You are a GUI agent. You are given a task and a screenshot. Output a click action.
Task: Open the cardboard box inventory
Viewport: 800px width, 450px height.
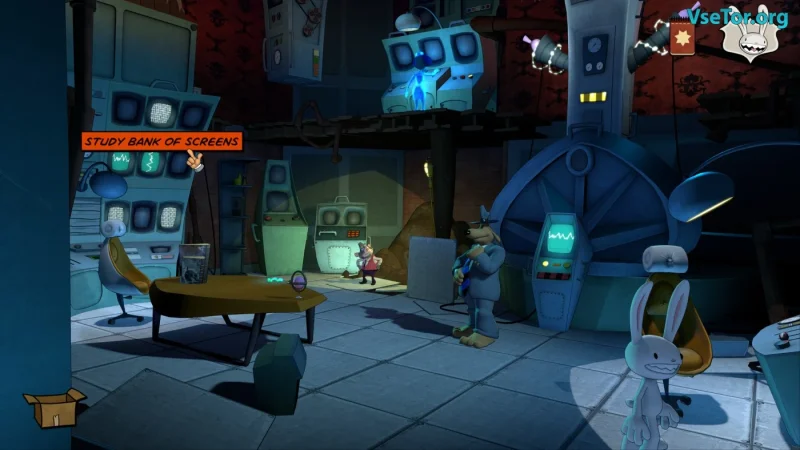pyautogui.click(x=53, y=407)
